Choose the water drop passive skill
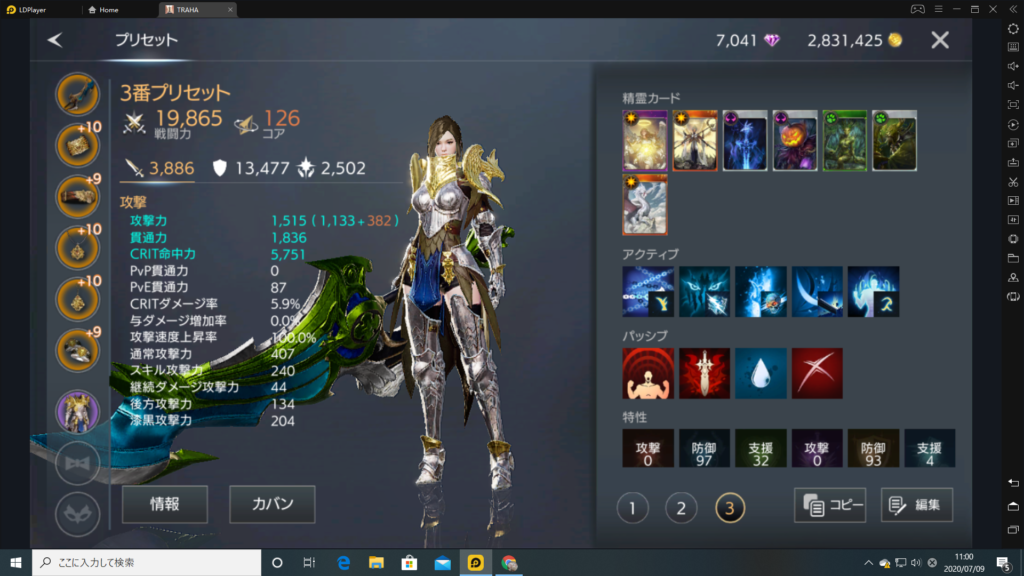Image resolution: width=1024 pixels, height=576 pixels. (x=760, y=373)
